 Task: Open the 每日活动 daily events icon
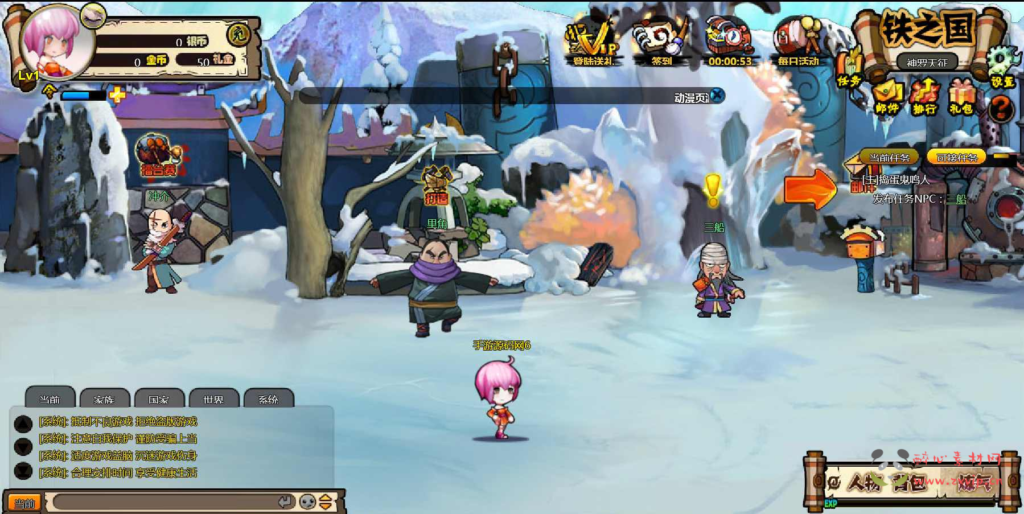pos(797,41)
